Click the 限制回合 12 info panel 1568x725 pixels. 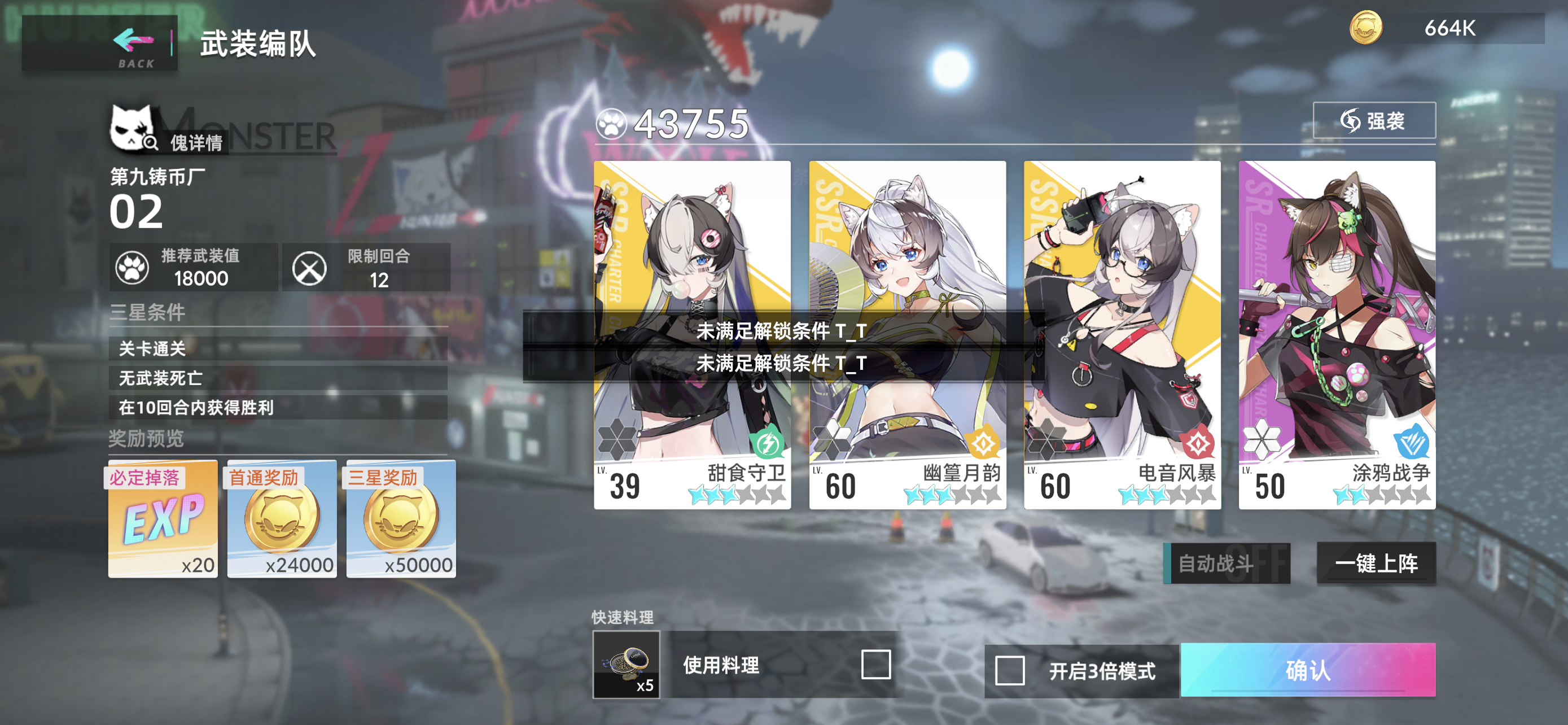click(x=366, y=267)
